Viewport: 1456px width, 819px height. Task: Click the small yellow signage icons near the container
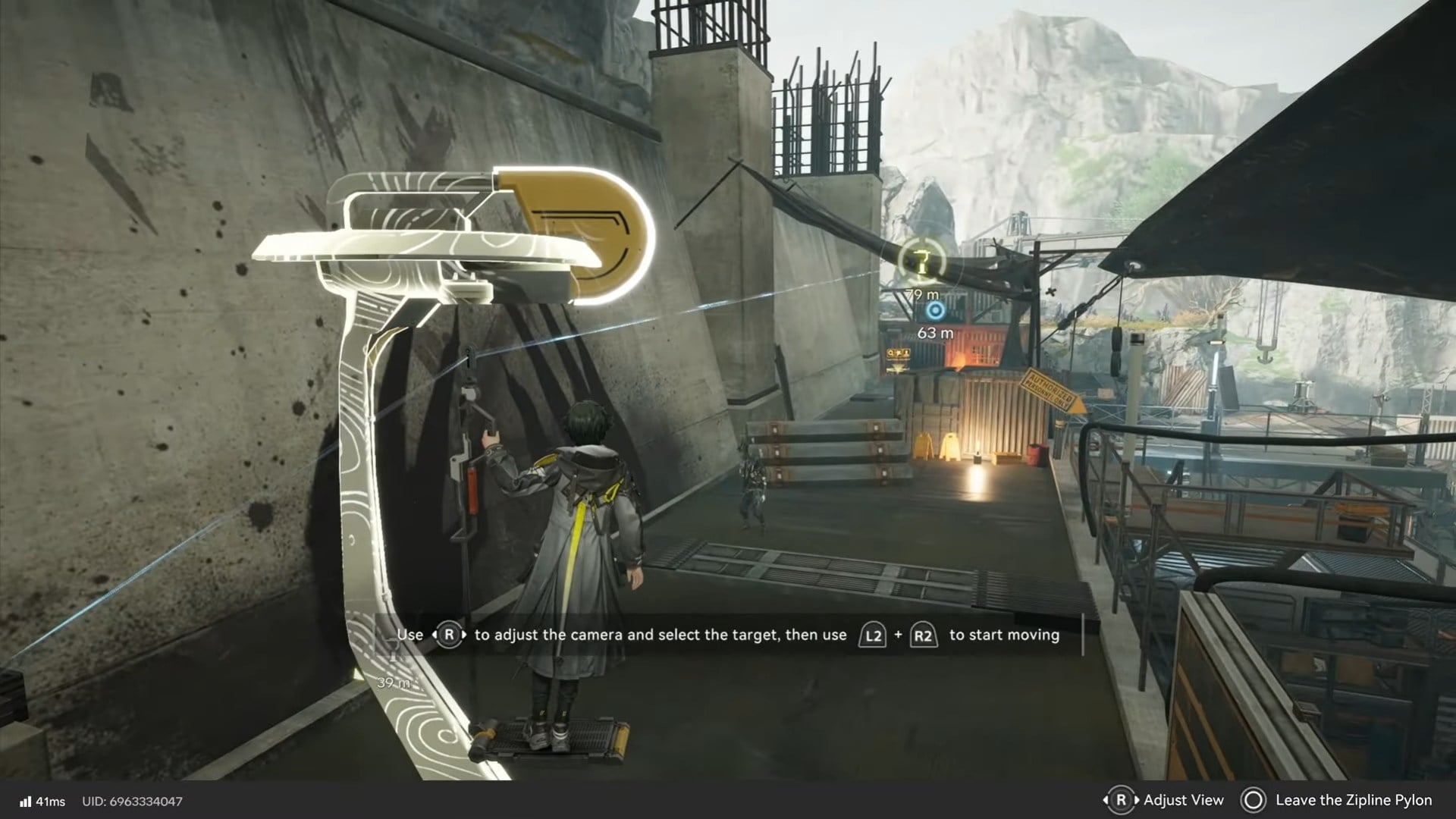(x=899, y=353)
